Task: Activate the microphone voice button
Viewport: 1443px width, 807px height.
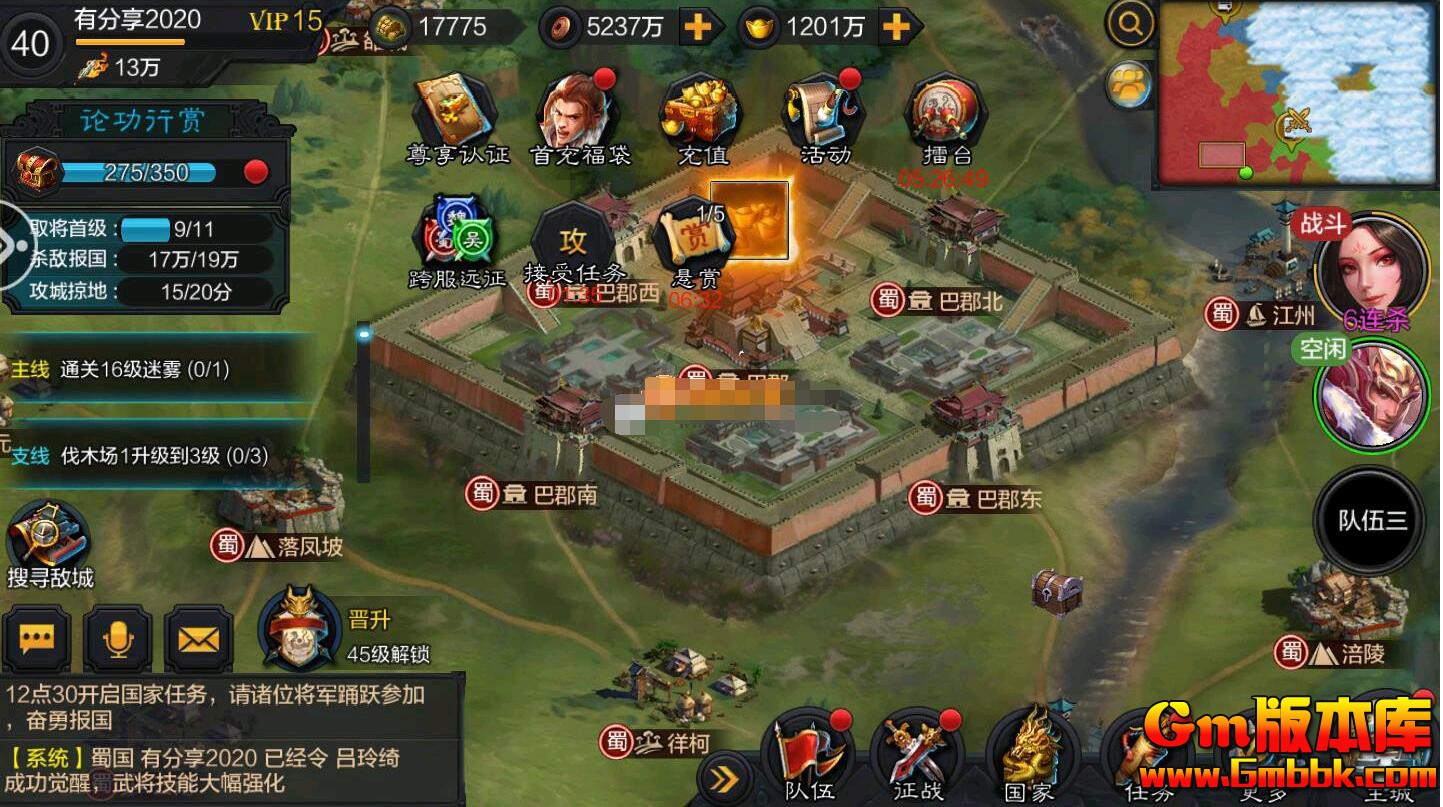Action: pyautogui.click(x=118, y=638)
